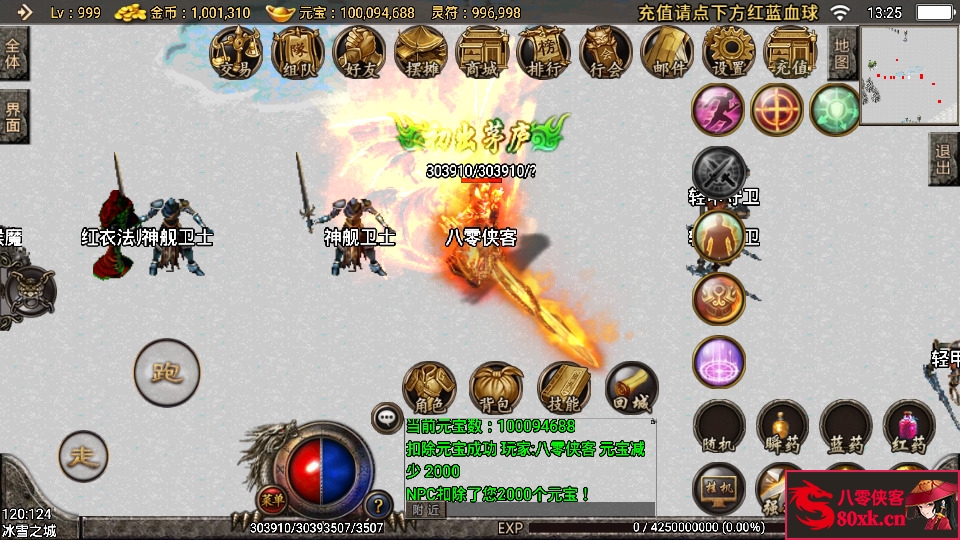
Task: Use the 红药 red potion
Action: (x=909, y=426)
